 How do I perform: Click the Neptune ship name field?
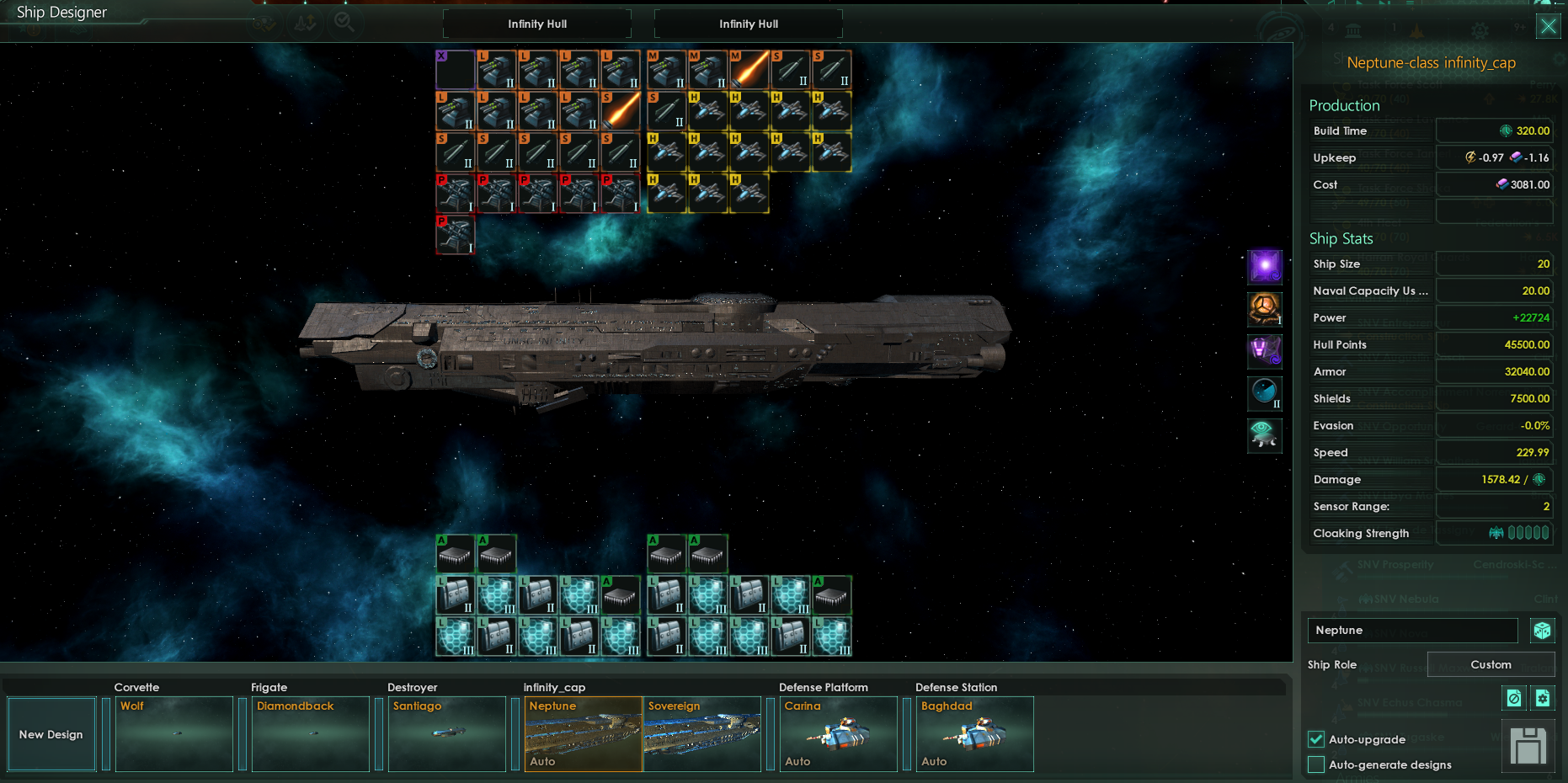1412,630
